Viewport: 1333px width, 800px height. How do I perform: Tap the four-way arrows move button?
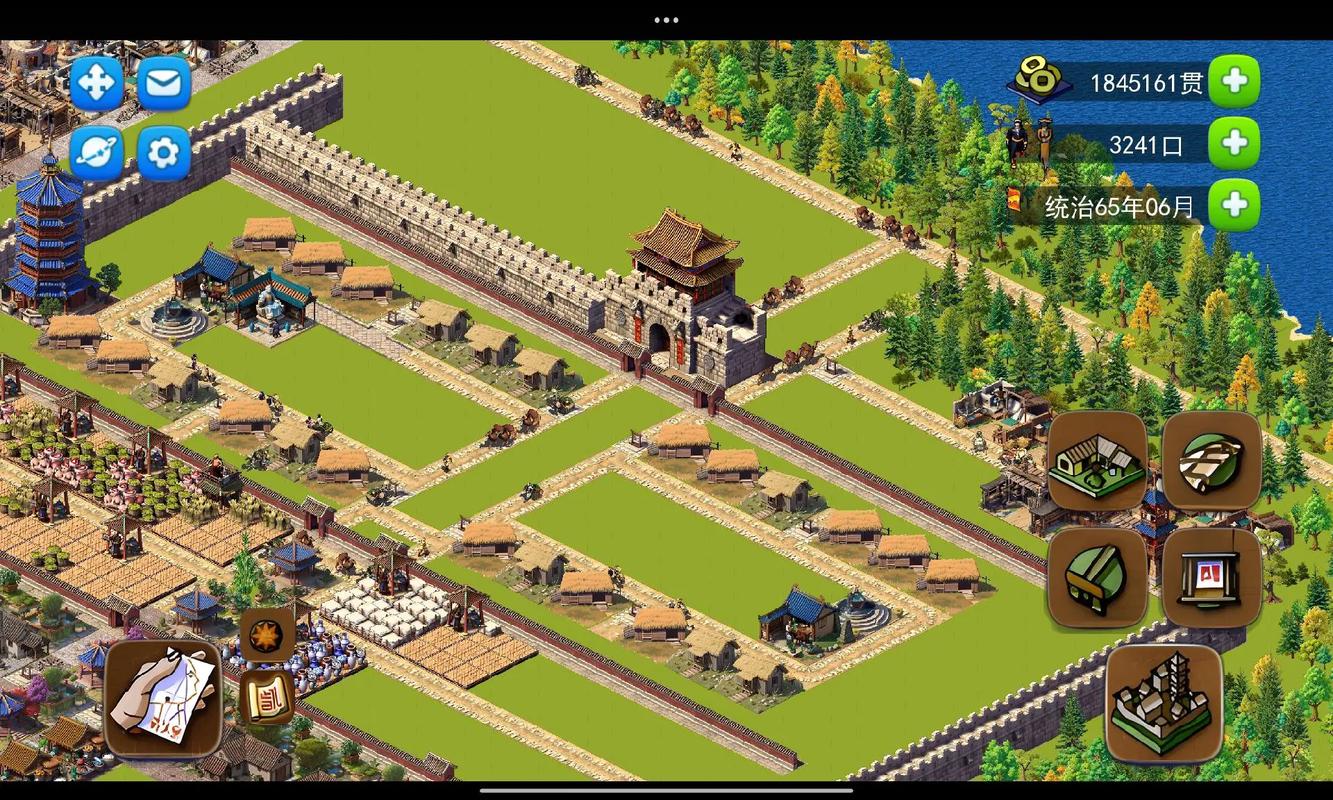click(x=97, y=83)
